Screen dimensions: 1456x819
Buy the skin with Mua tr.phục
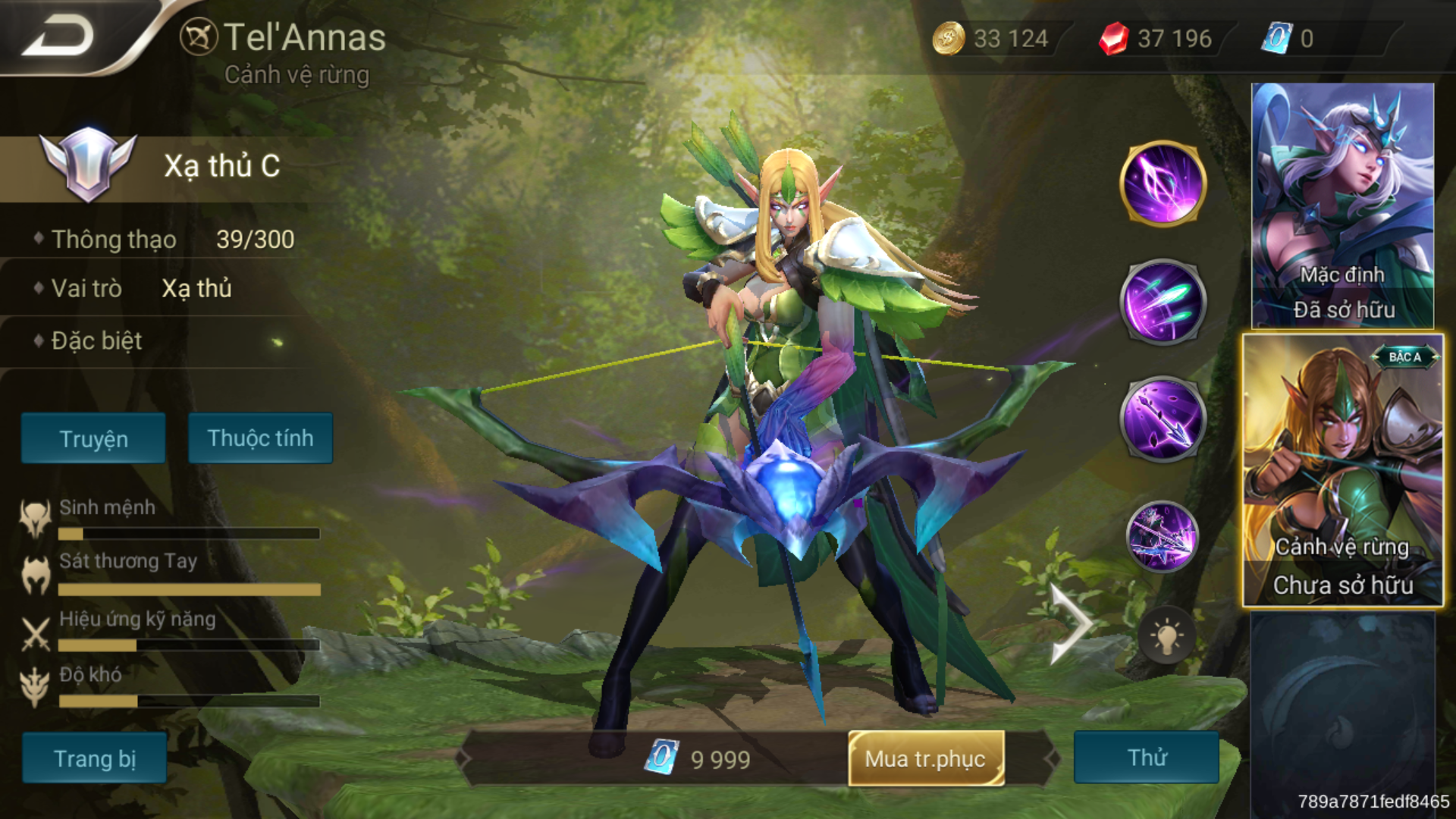(926, 758)
